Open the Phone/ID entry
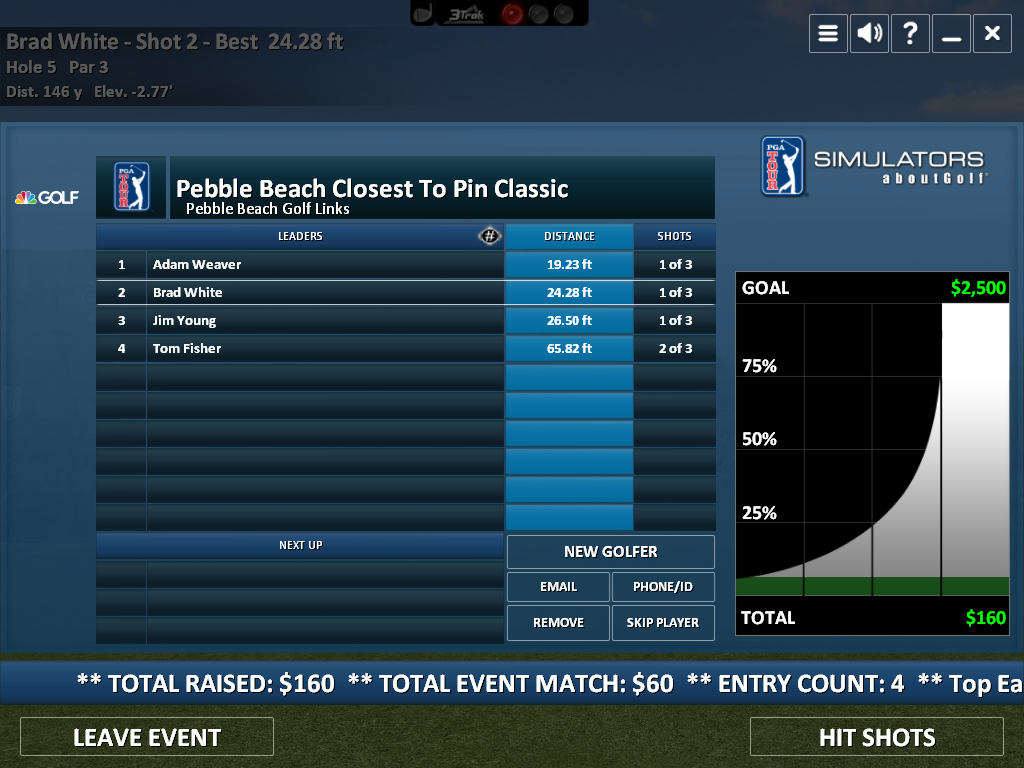 tap(663, 587)
